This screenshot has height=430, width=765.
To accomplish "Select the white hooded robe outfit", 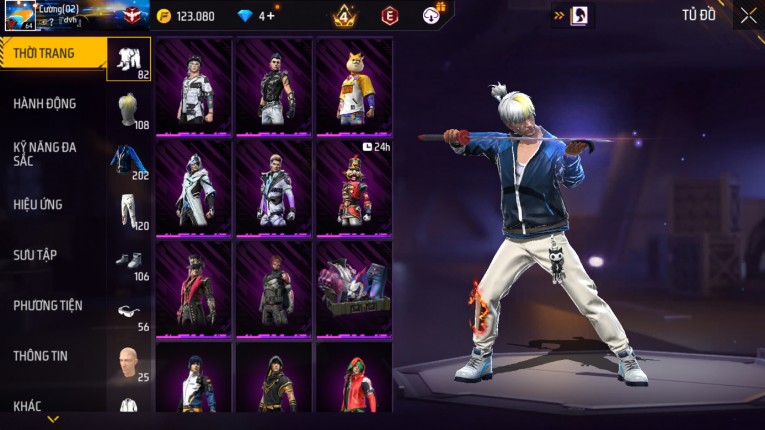I will coord(194,187).
